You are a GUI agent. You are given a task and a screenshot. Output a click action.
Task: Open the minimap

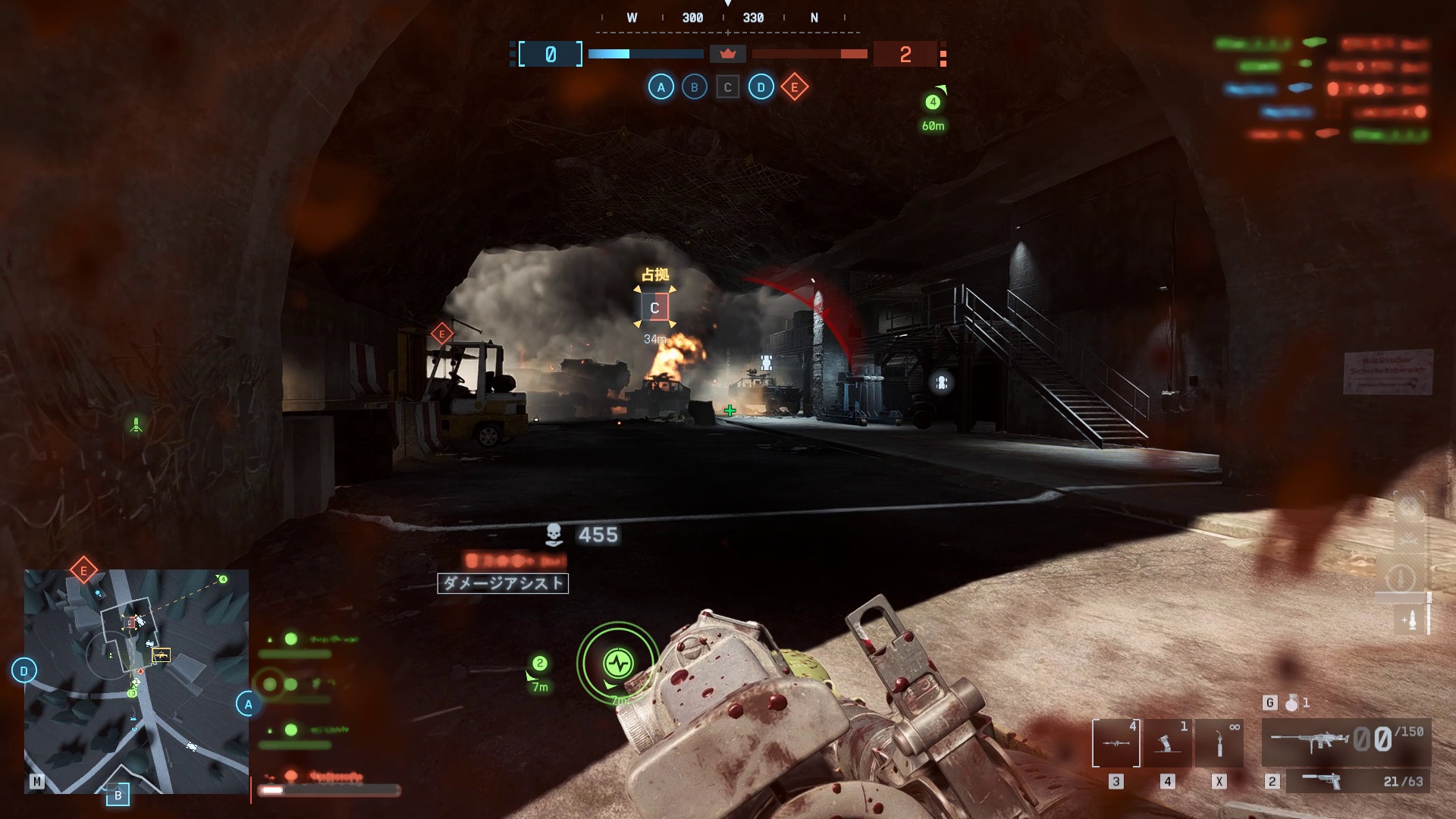pyautogui.click(x=136, y=681)
